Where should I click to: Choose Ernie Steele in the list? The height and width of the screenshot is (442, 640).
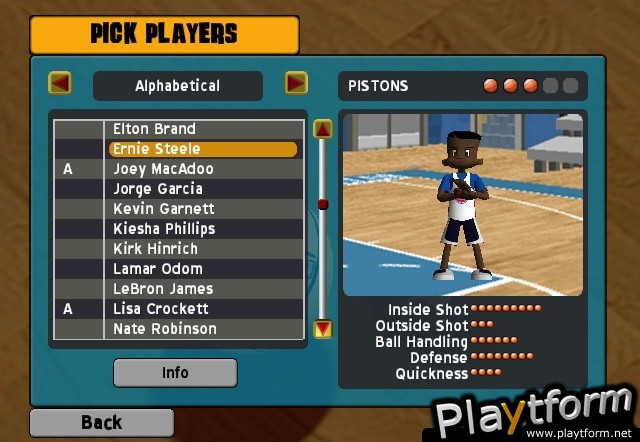point(203,149)
